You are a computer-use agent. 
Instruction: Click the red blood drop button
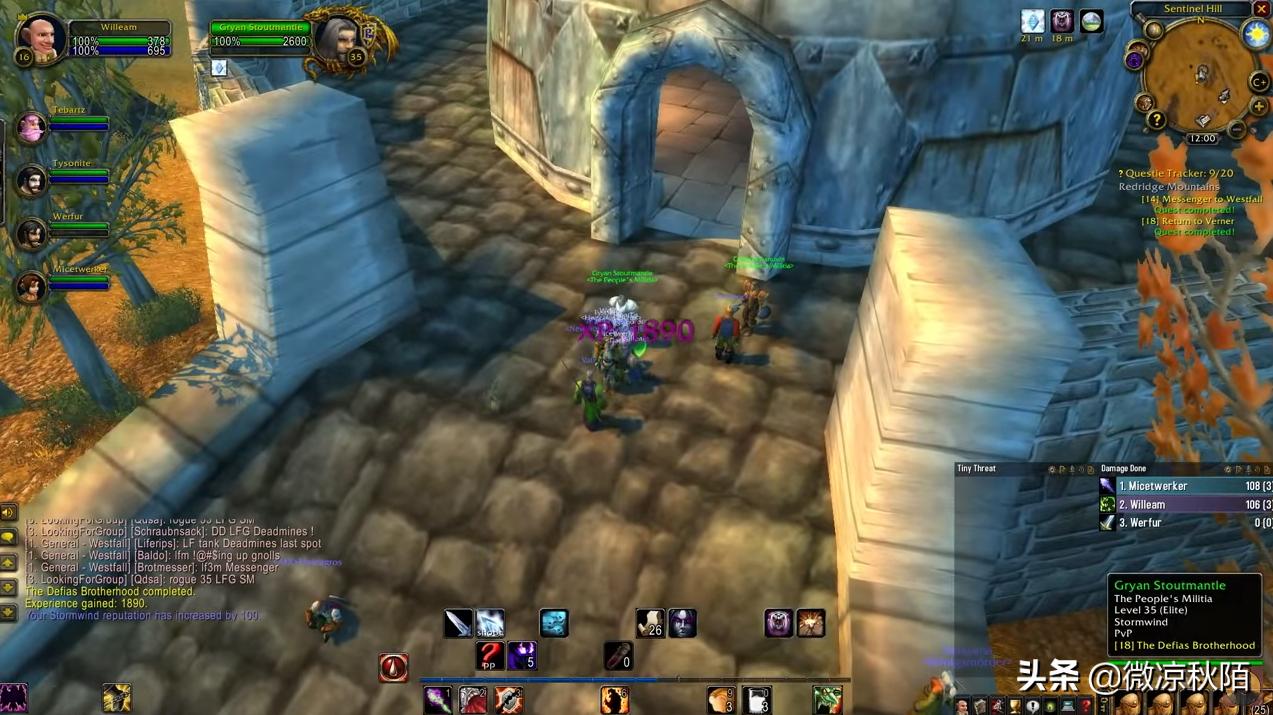coord(393,667)
